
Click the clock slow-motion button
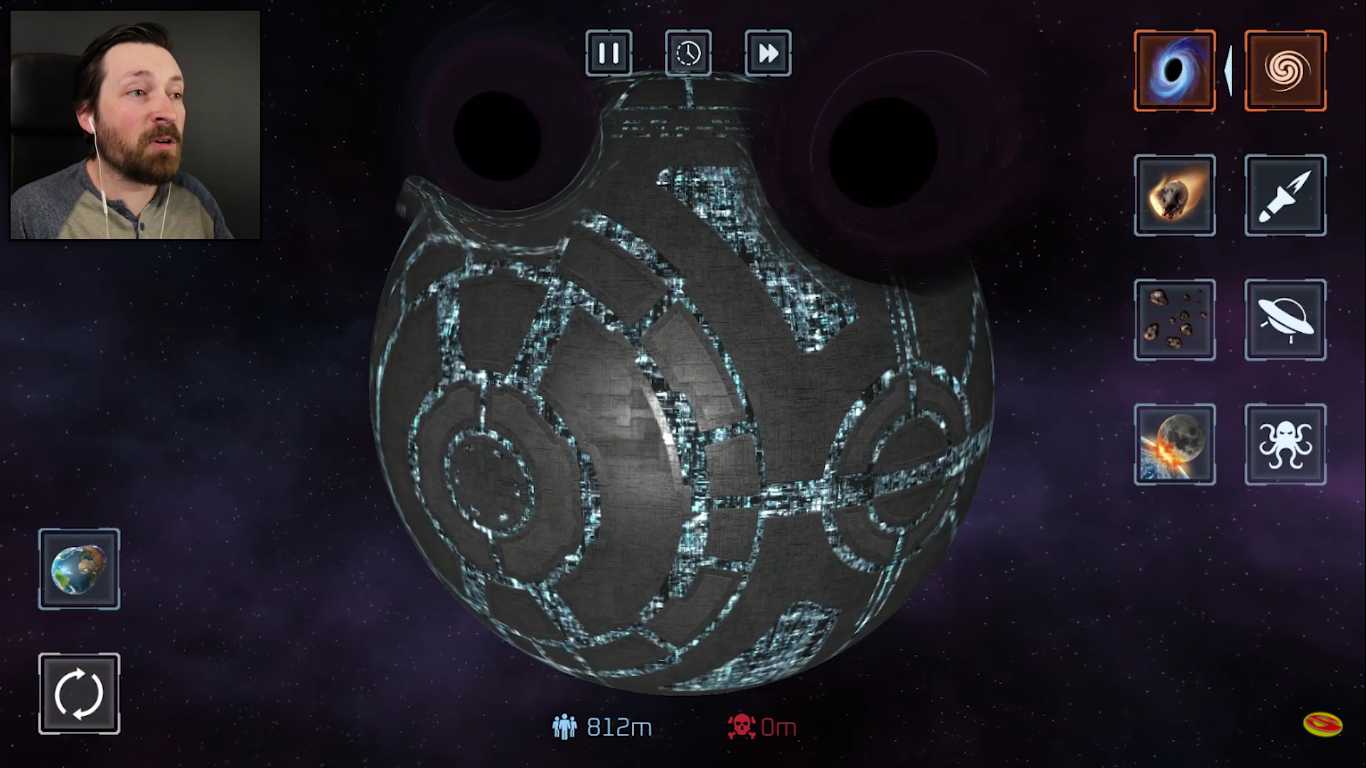(x=688, y=53)
